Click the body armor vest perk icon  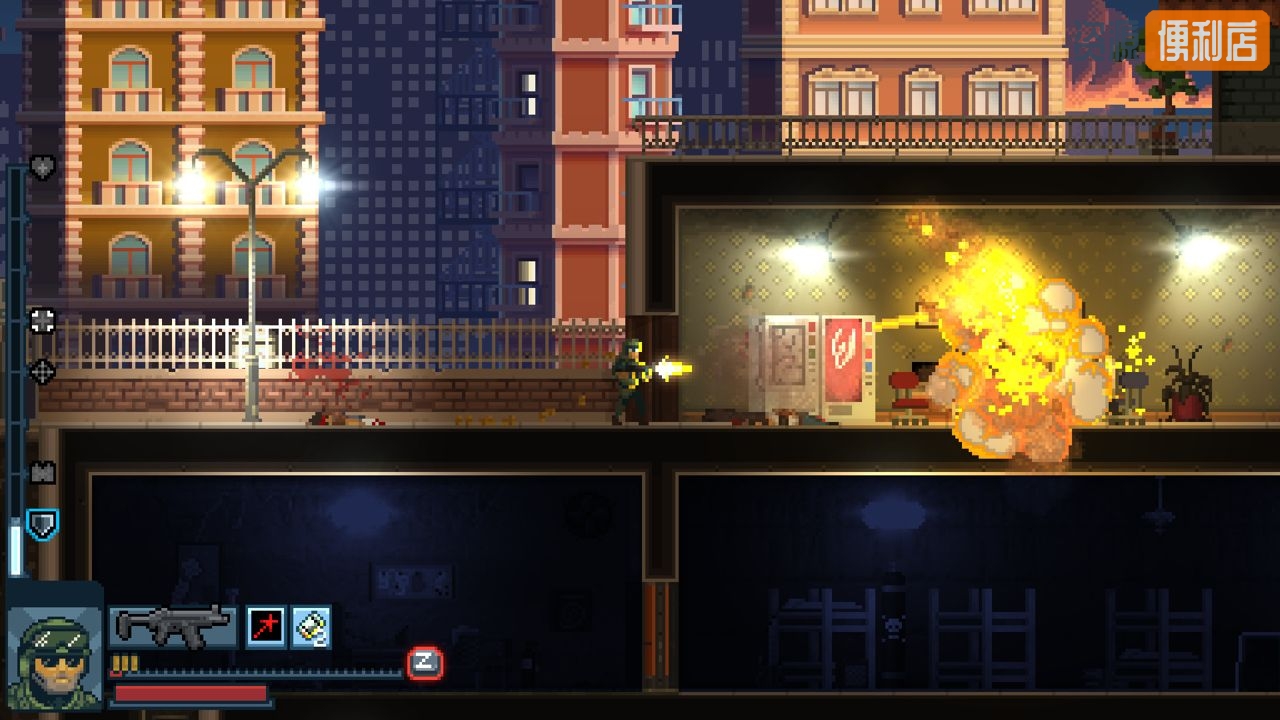click(x=42, y=472)
